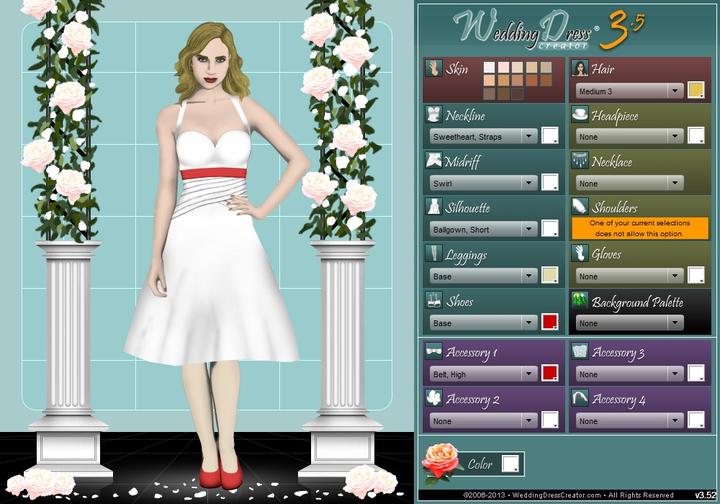Pick the white Neckline color swatch
720x504 pixels.
pos(549,136)
